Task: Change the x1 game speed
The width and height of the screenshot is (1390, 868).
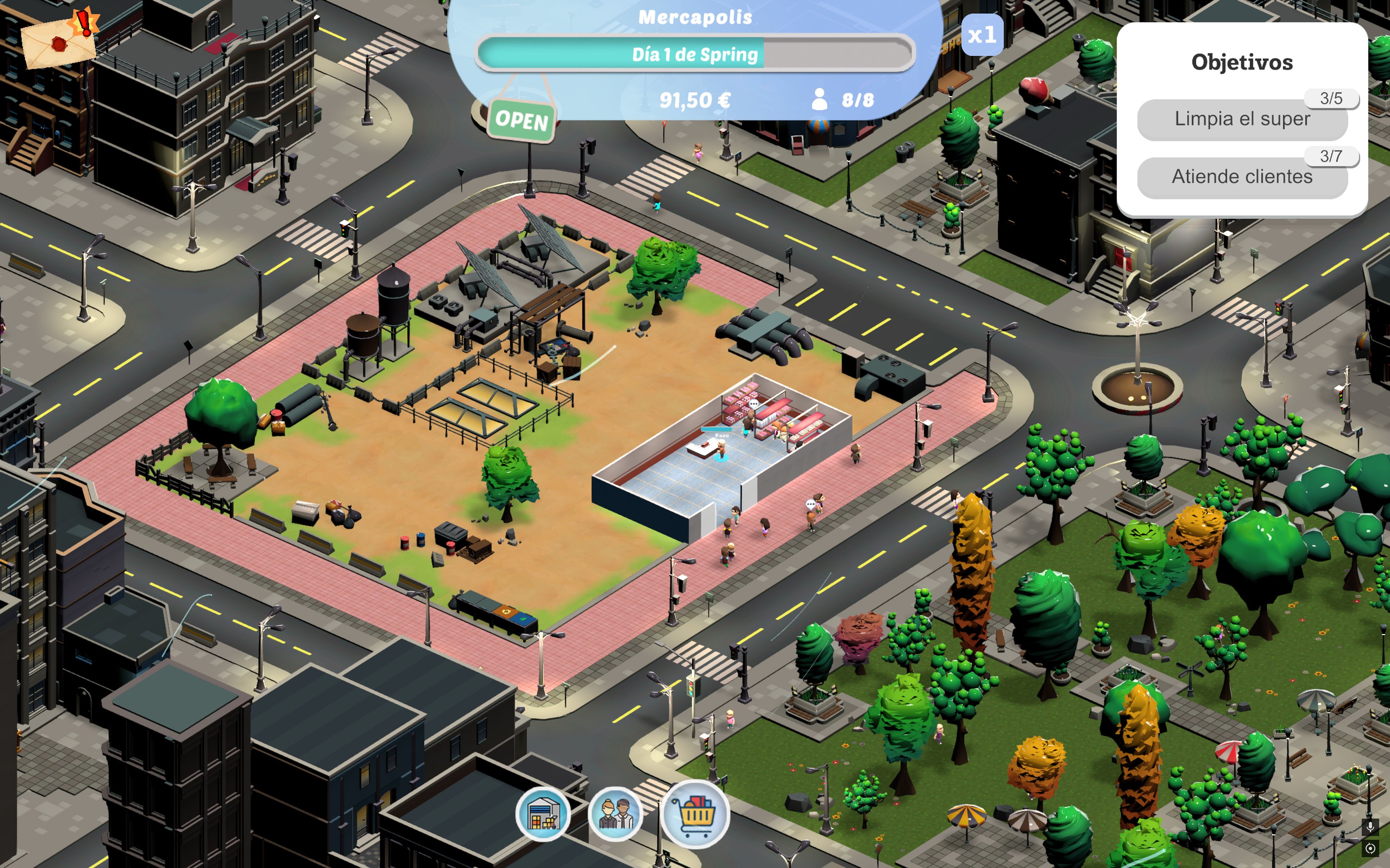Action: (982, 35)
